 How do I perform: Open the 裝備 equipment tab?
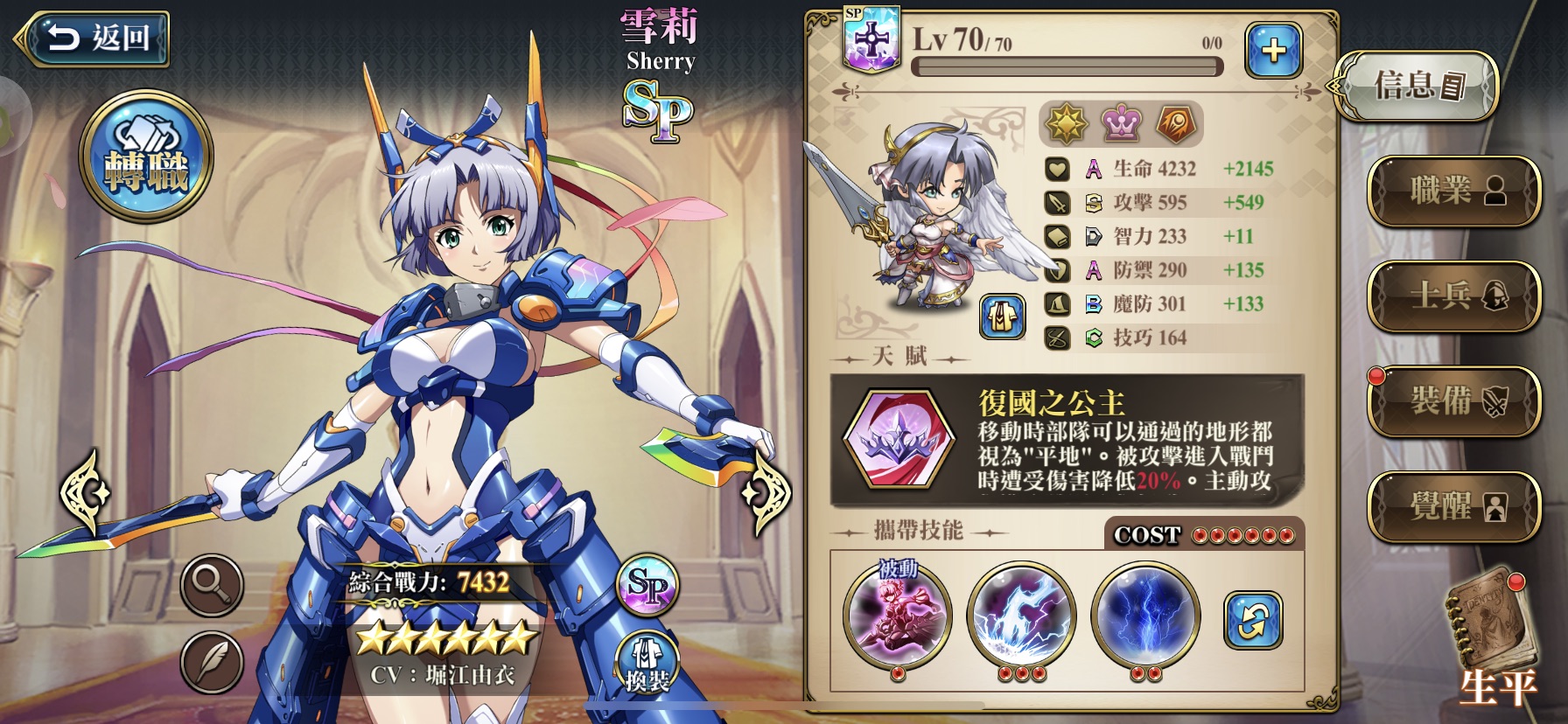tap(1453, 400)
